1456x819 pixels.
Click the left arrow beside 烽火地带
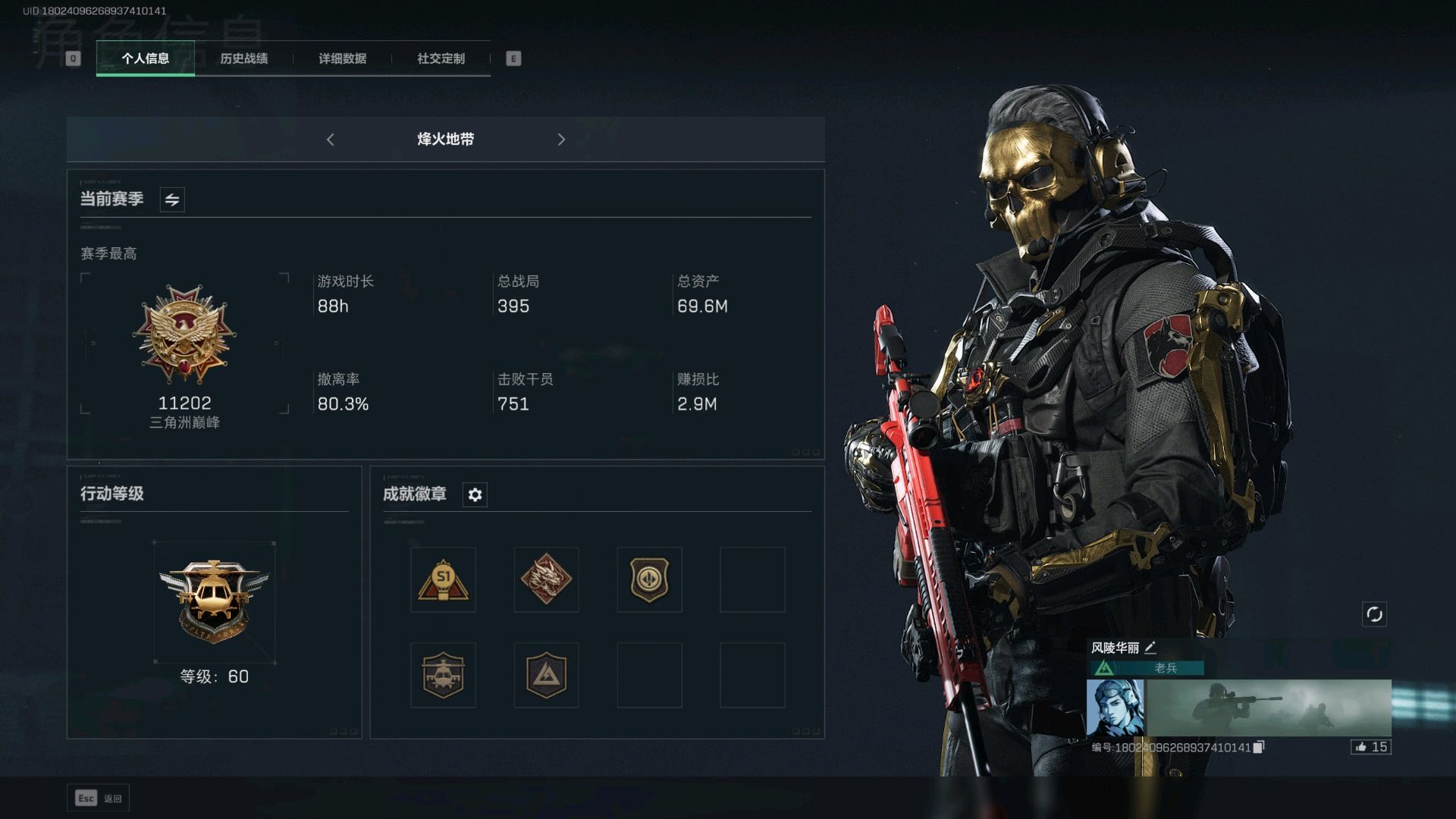pos(331,140)
